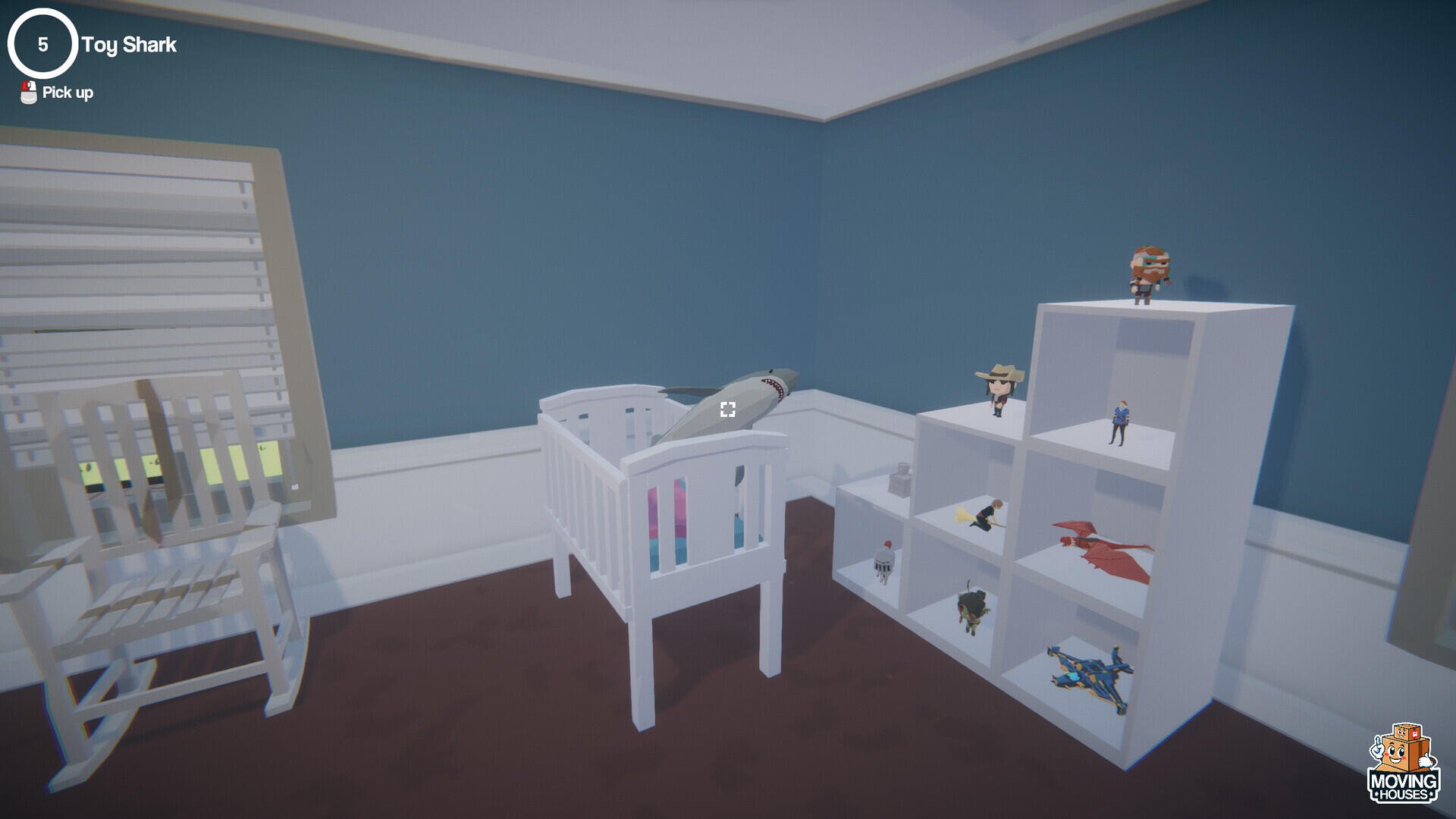The image size is (1456, 819).
Task: Click the top-left item counter circle
Action: tap(42, 44)
